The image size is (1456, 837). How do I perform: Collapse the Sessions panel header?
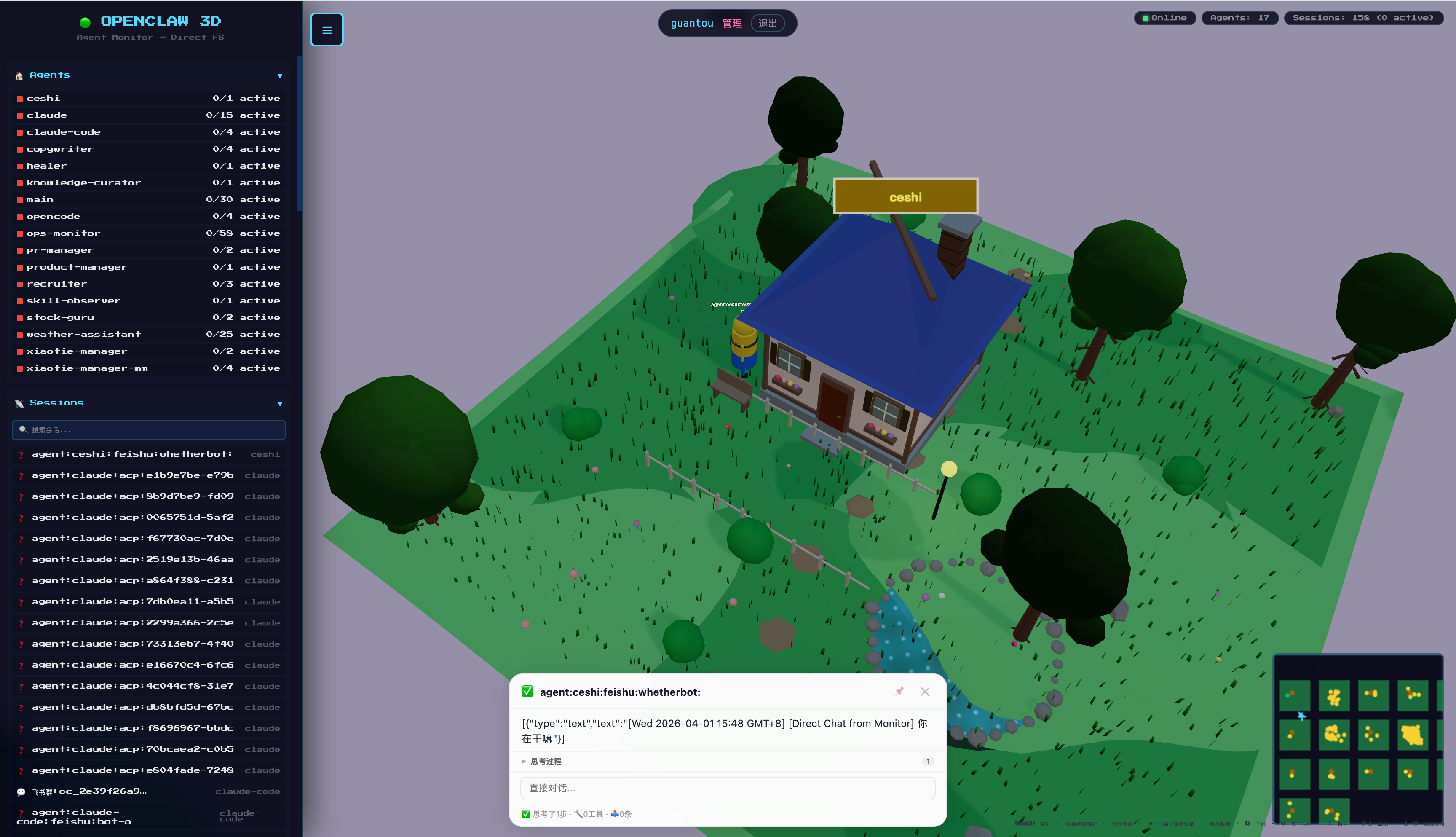pyautogui.click(x=148, y=403)
